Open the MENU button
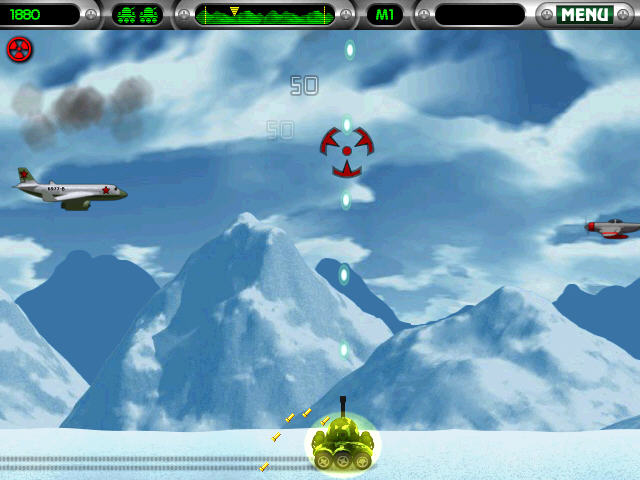This screenshot has width=640, height=480. coord(584,15)
